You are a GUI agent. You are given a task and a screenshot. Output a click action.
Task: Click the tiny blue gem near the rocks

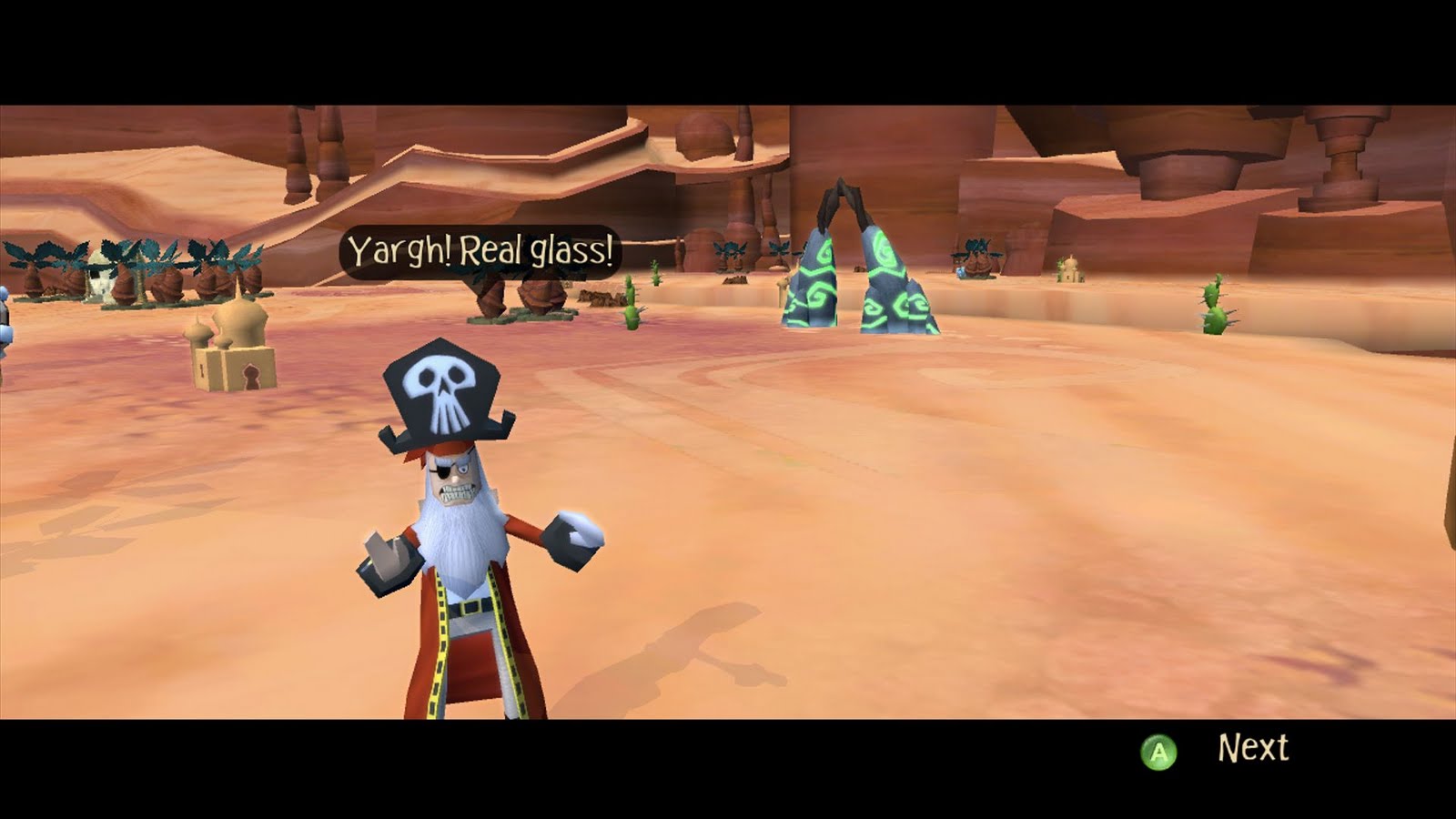pyautogui.click(x=961, y=271)
